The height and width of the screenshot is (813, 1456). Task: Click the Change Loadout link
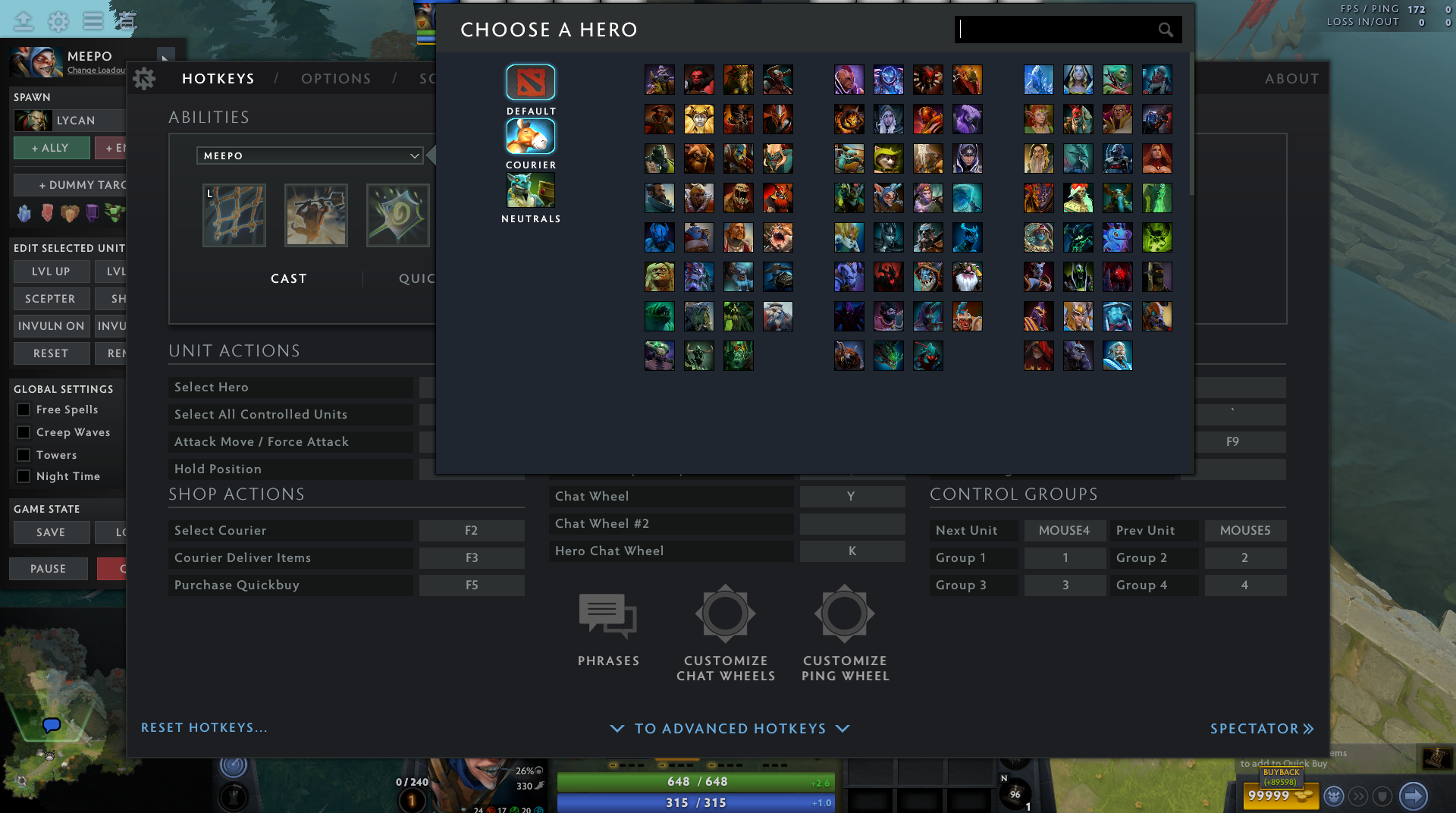tap(96, 69)
